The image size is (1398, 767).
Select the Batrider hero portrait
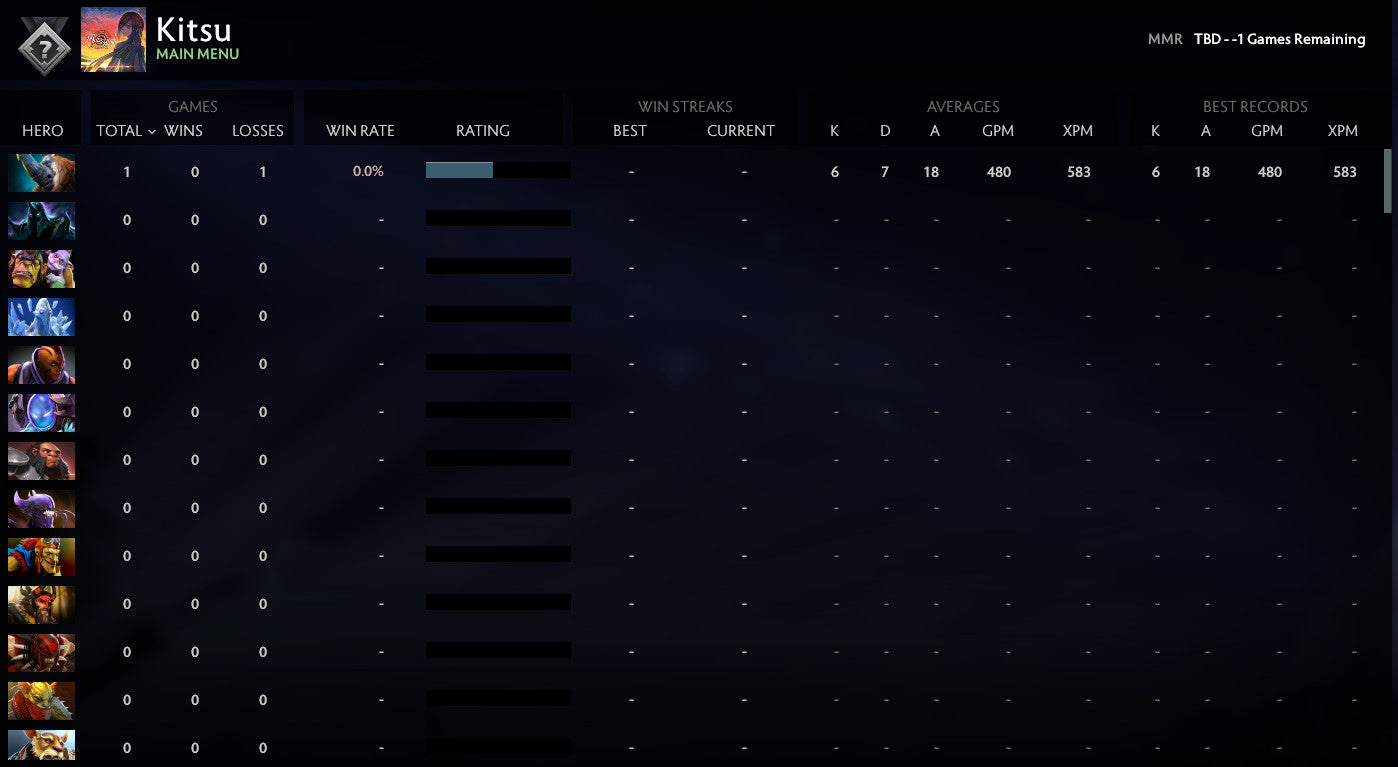(41, 556)
